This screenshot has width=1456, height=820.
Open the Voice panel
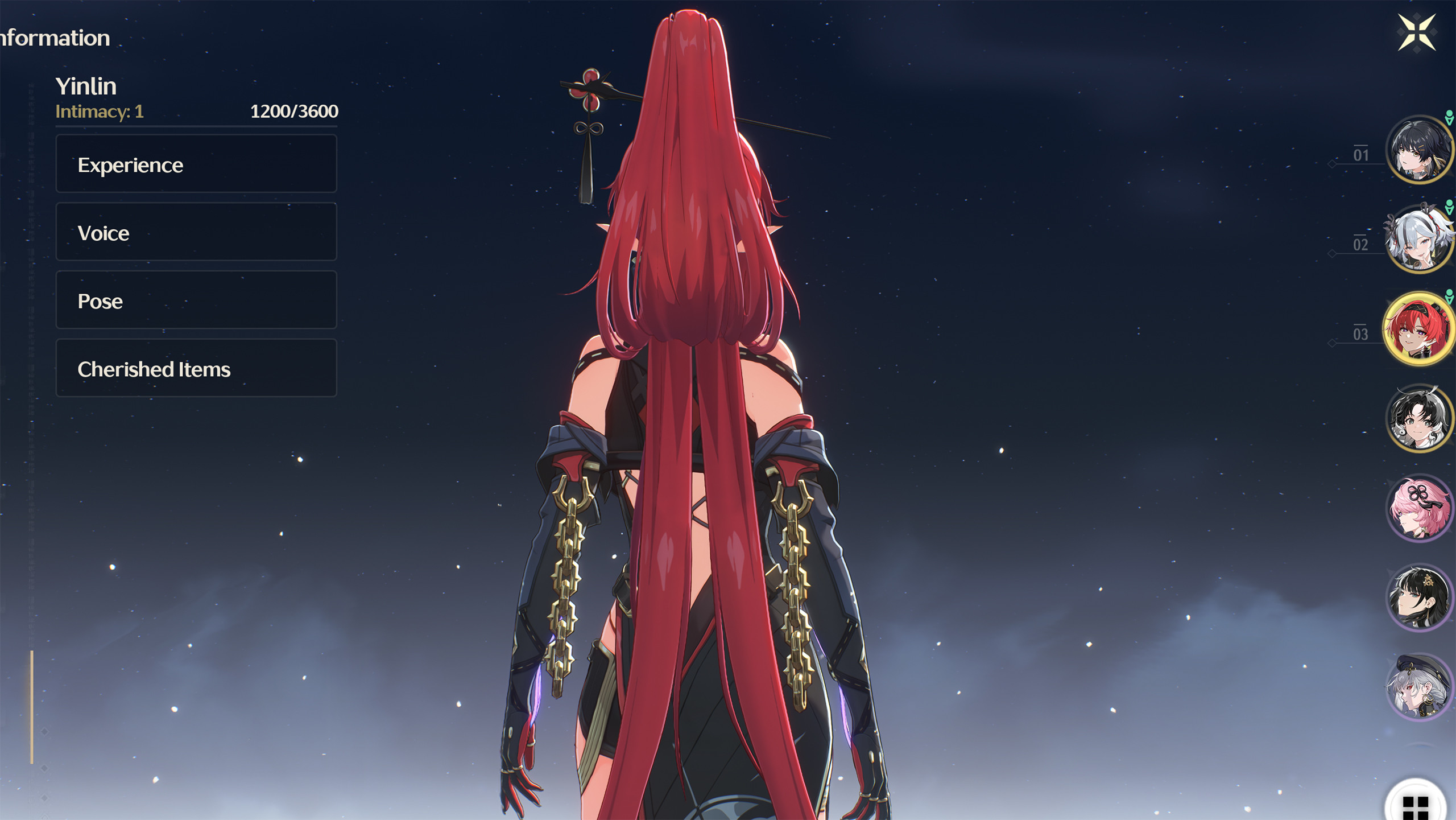click(x=195, y=233)
